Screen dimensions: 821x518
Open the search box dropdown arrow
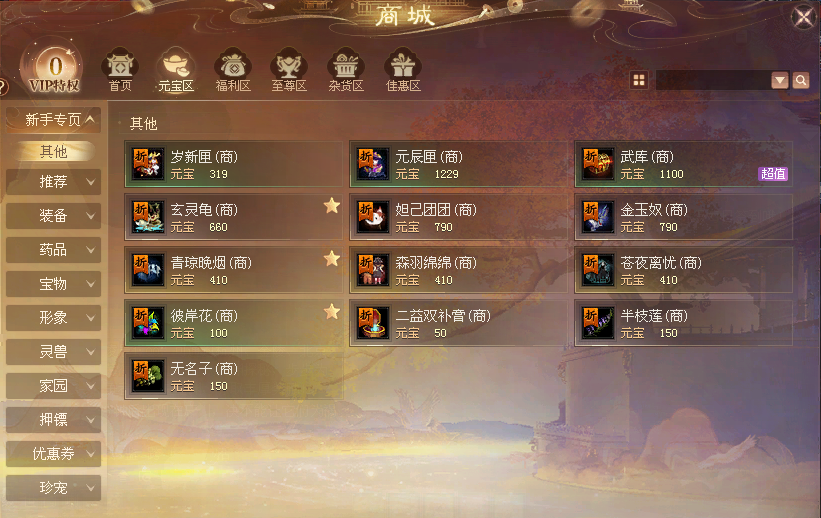click(x=780, y=81)
